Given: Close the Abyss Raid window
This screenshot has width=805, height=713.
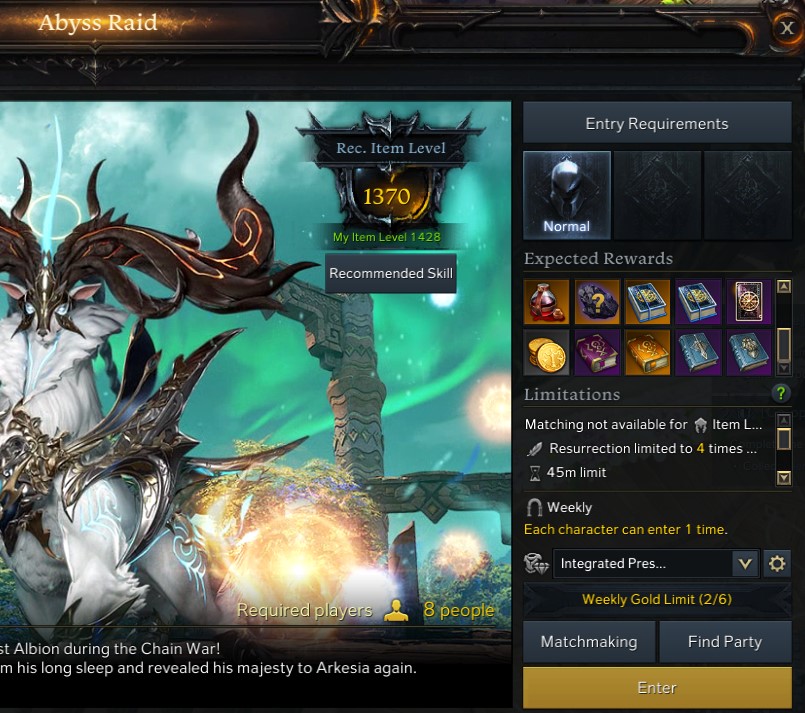Looking at the screenshot, I should (787, 28).
